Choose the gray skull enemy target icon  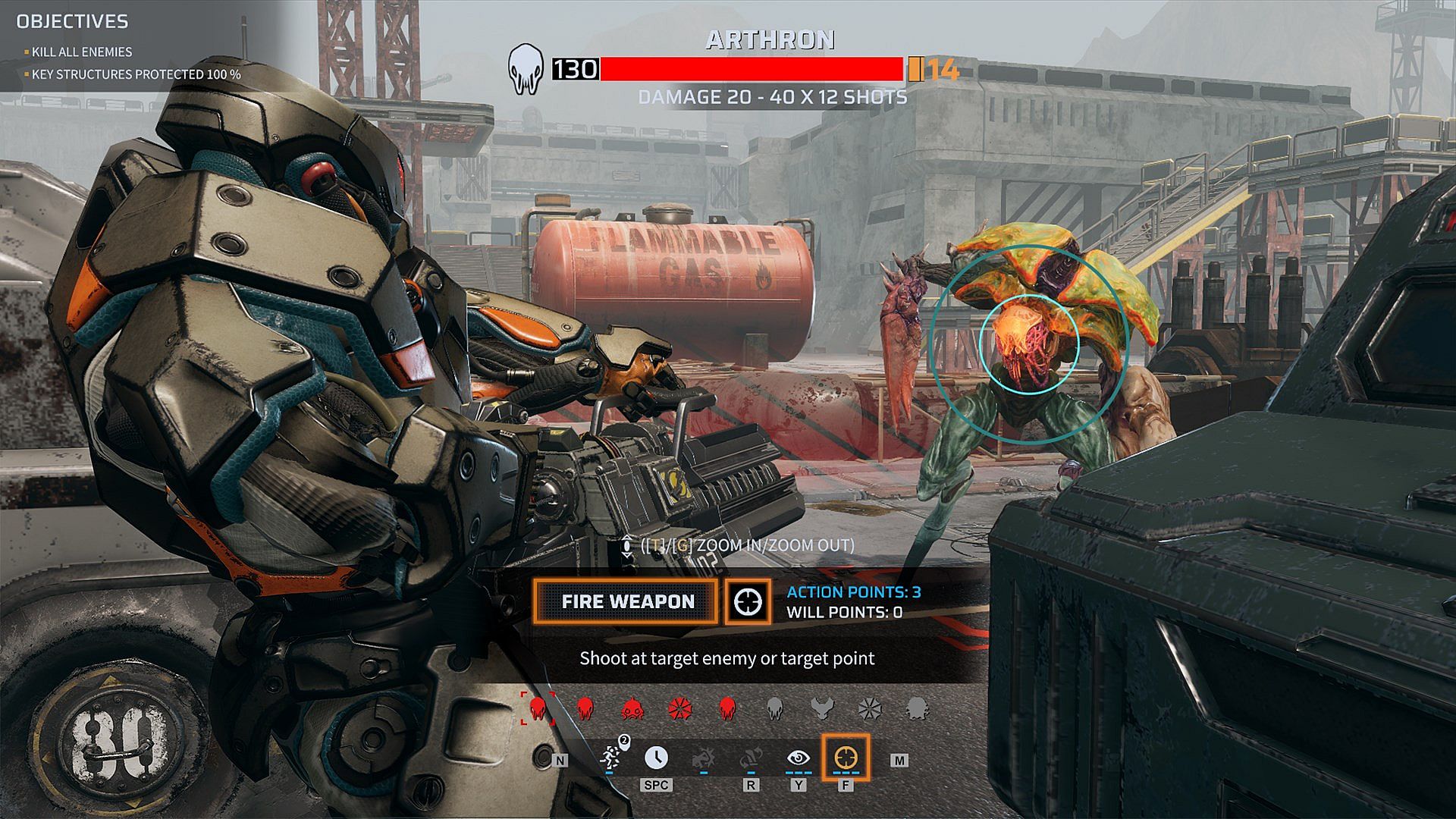pos(774,708)
